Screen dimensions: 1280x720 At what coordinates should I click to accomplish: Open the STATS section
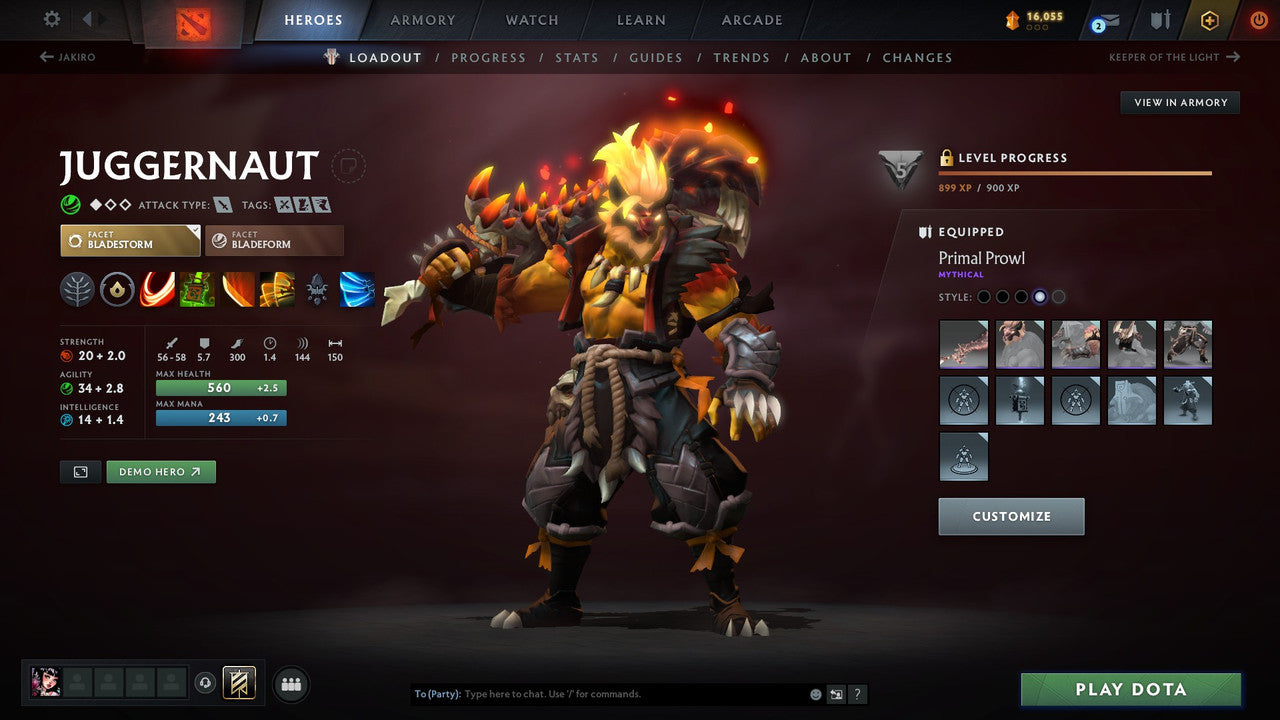tap(577, 57)
